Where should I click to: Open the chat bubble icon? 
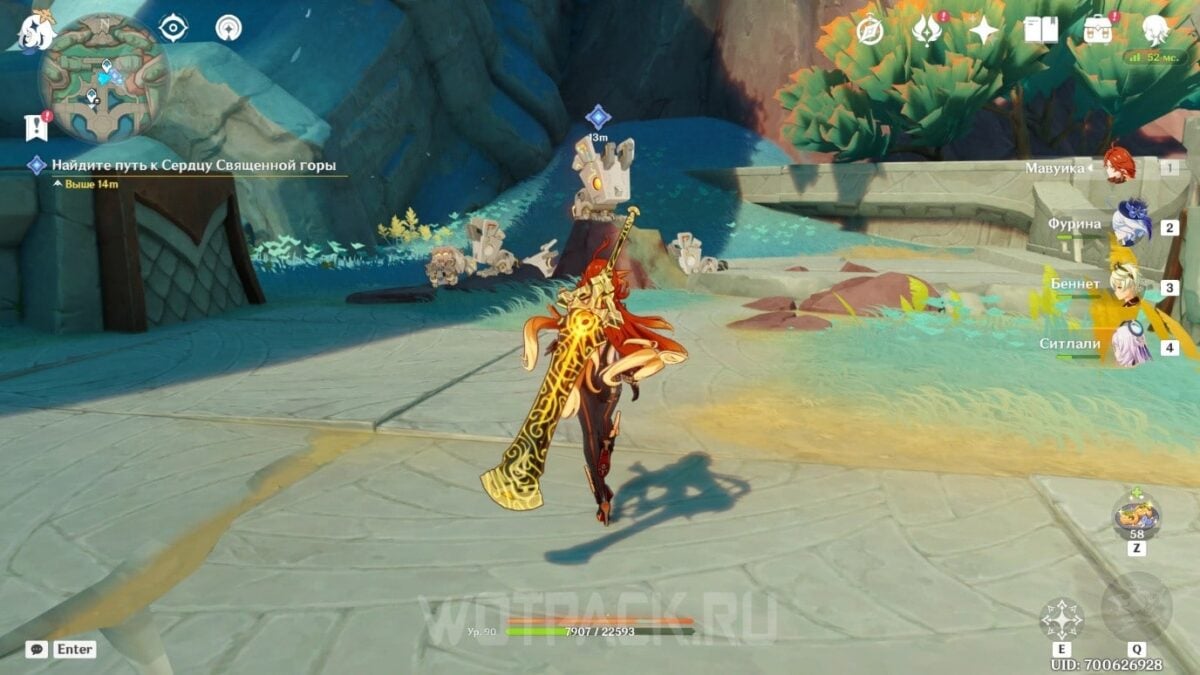click(37, 649)
